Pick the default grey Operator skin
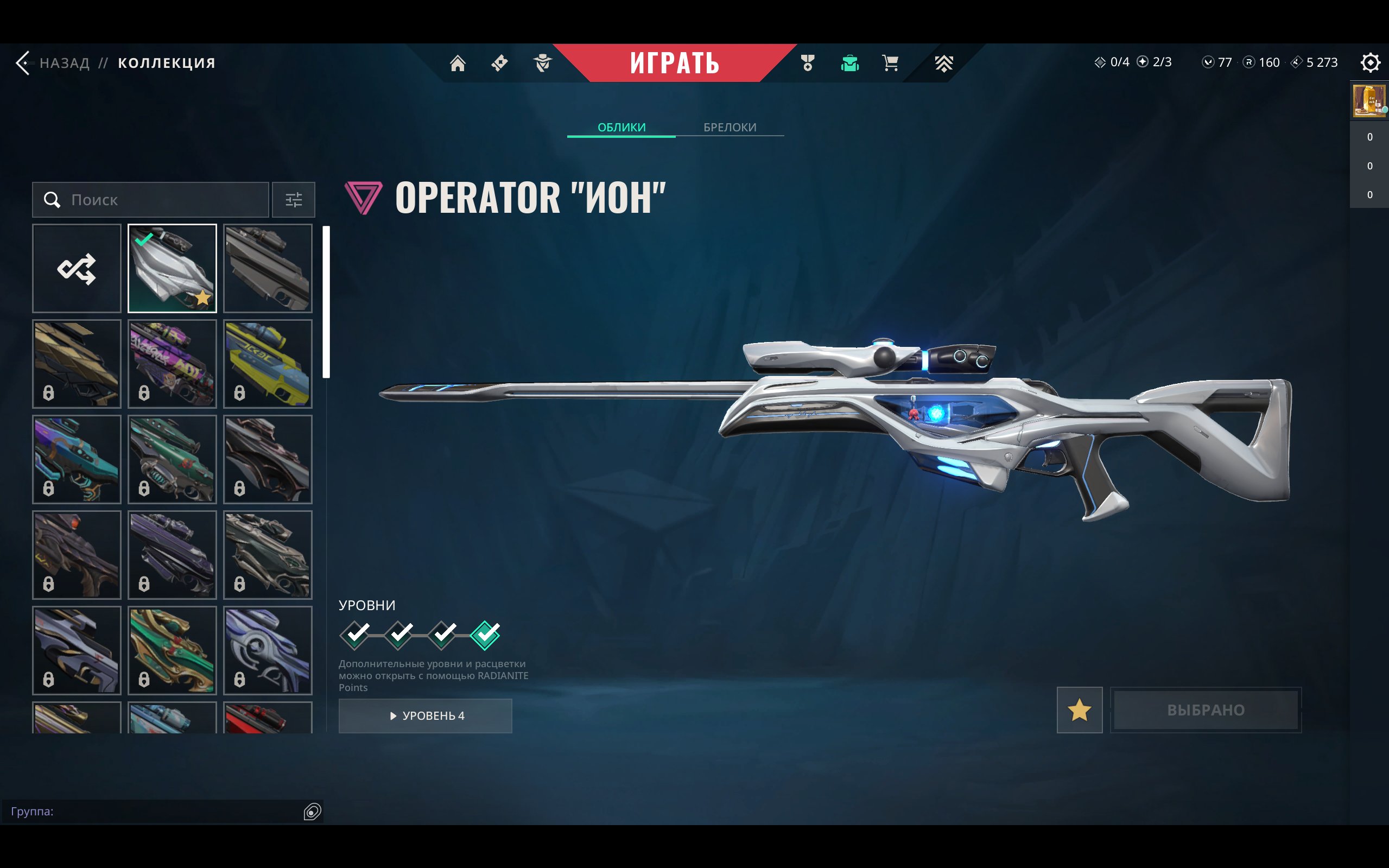The width and height of the screenshot is (1389, 868). [x=268, y=268]
